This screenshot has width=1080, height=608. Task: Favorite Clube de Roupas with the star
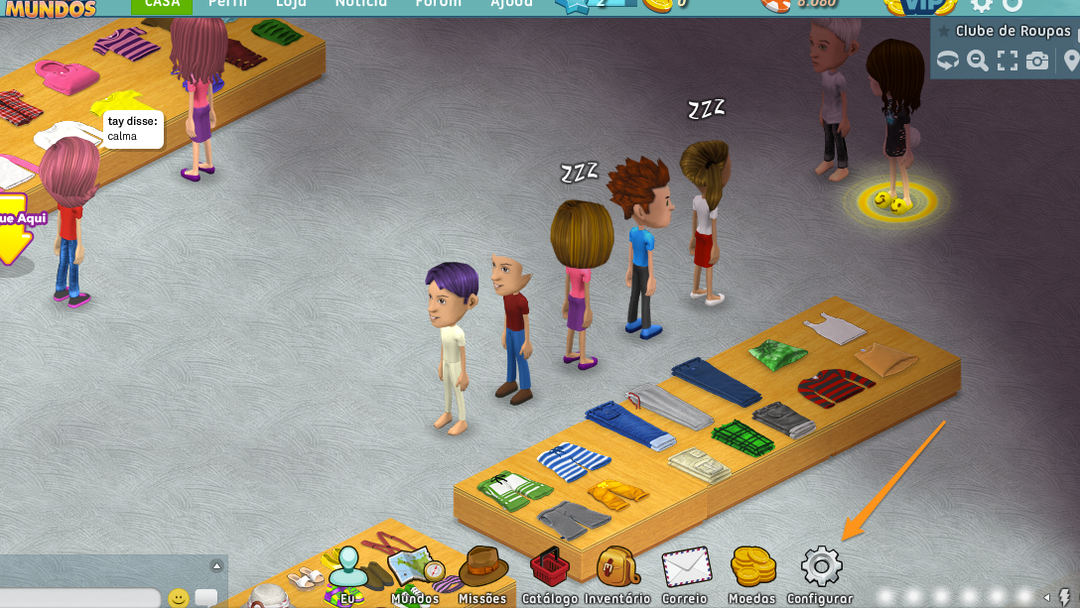[x=944, y=31]
